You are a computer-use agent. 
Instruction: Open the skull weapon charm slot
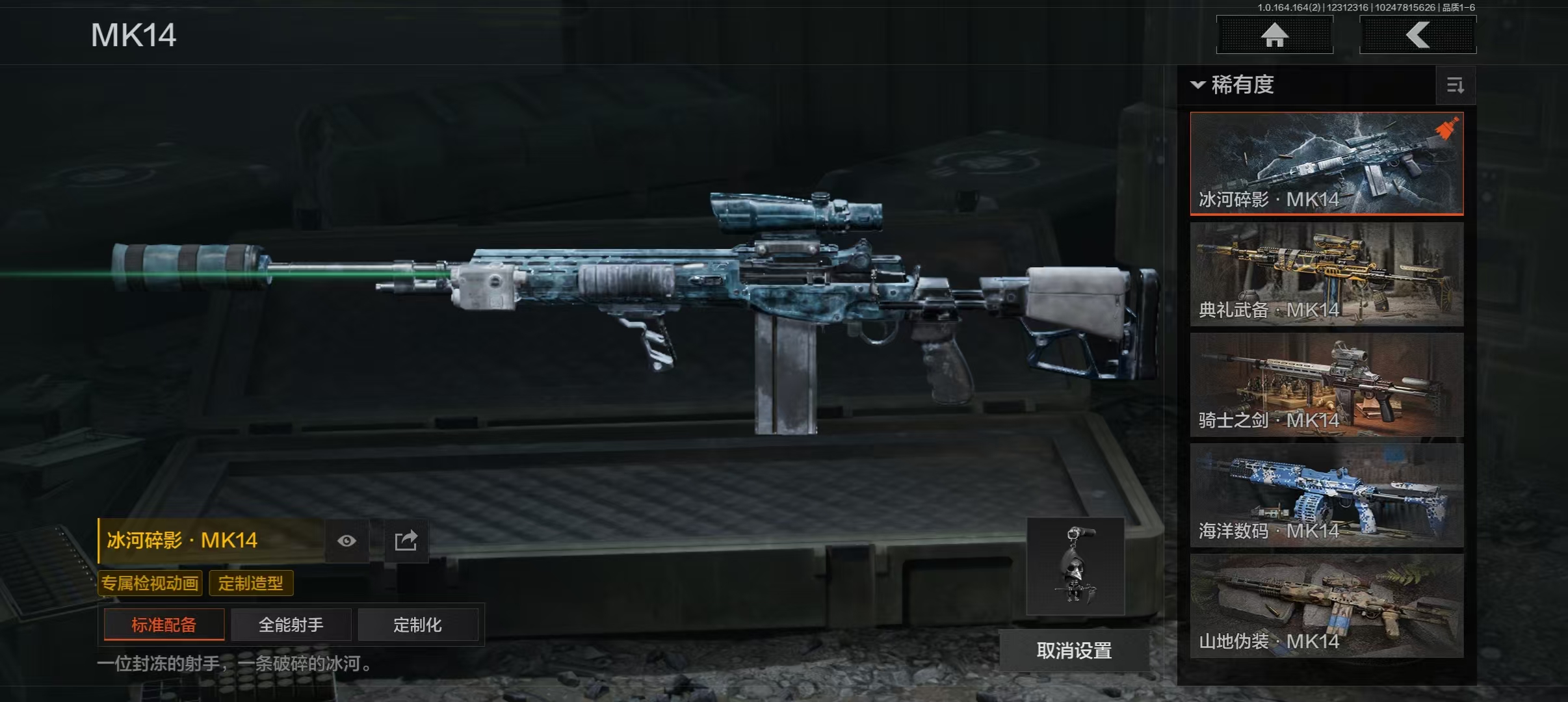click(x=1075, y=566)
